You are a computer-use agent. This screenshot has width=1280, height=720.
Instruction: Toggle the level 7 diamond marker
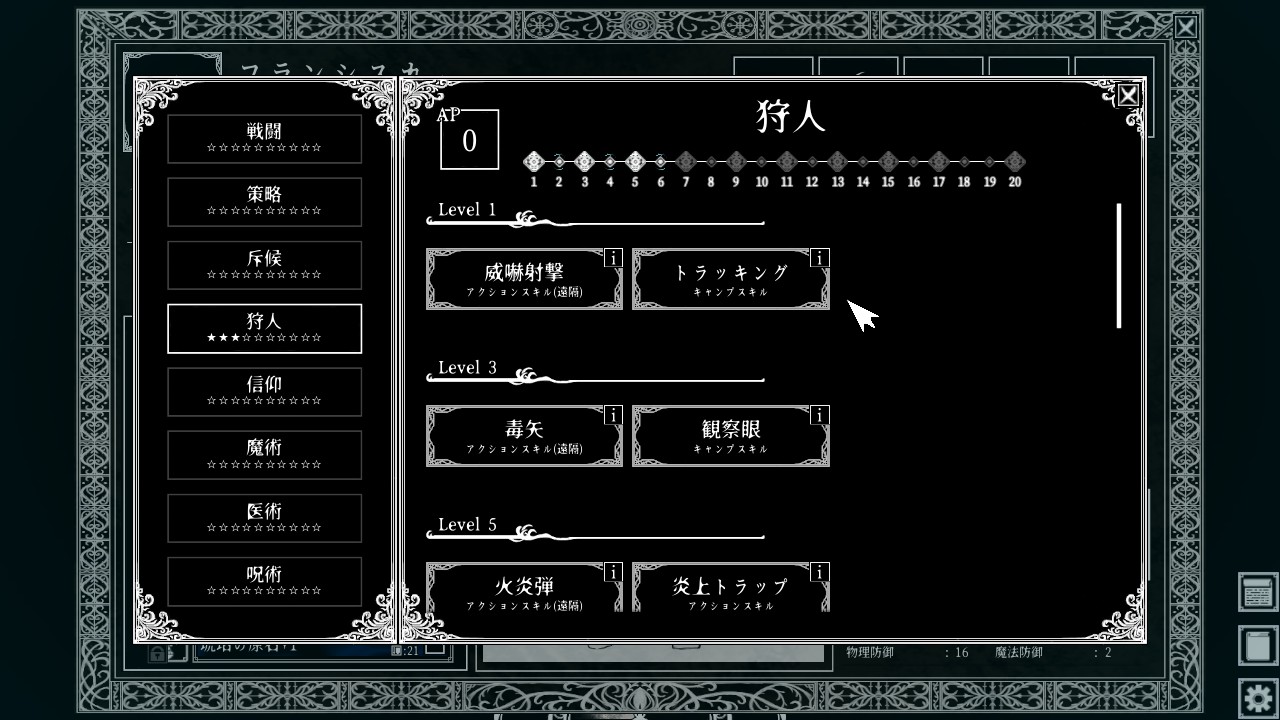(x=686, y=160)
